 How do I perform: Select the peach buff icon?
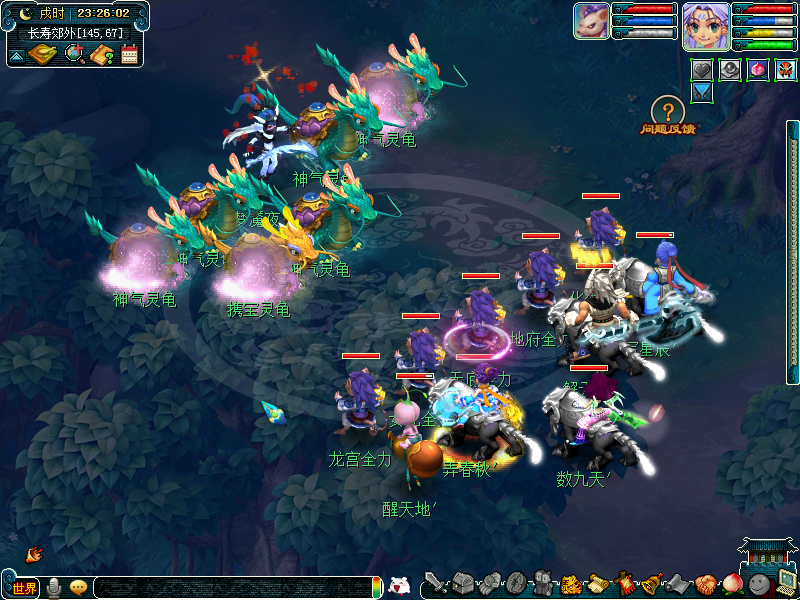click(758, 69)
